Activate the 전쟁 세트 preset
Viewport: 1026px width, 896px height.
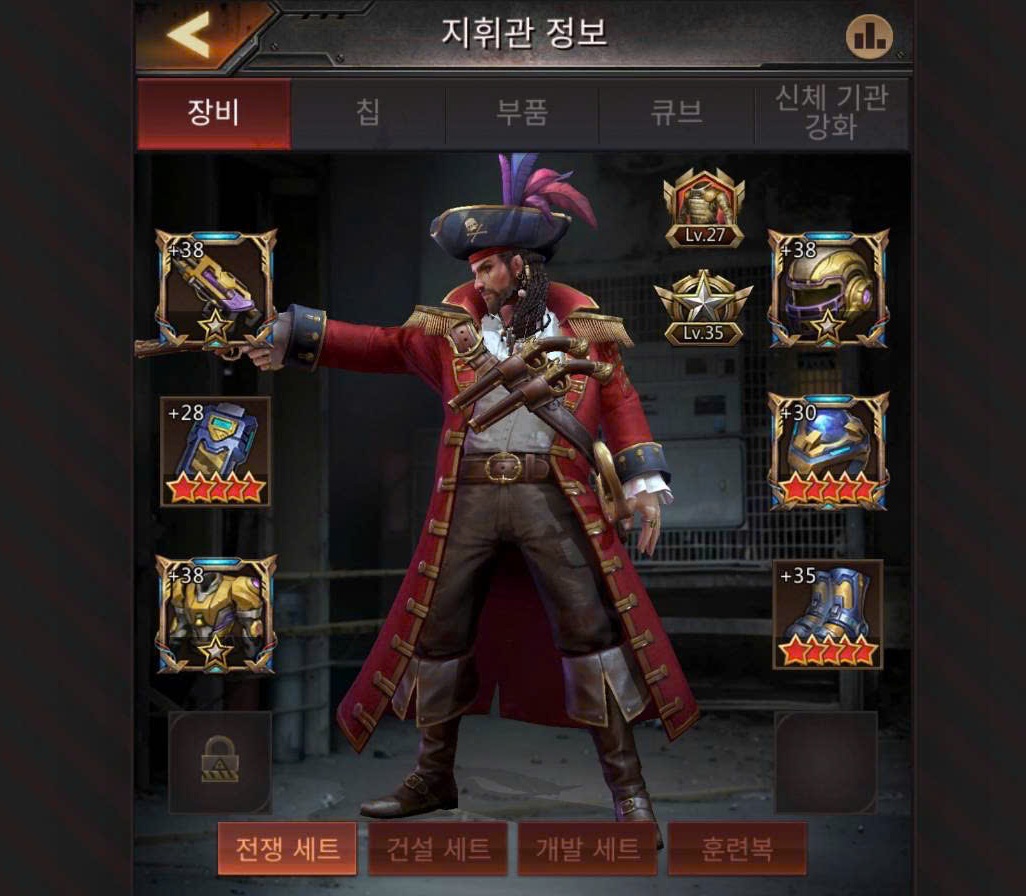tap(288, 849)
